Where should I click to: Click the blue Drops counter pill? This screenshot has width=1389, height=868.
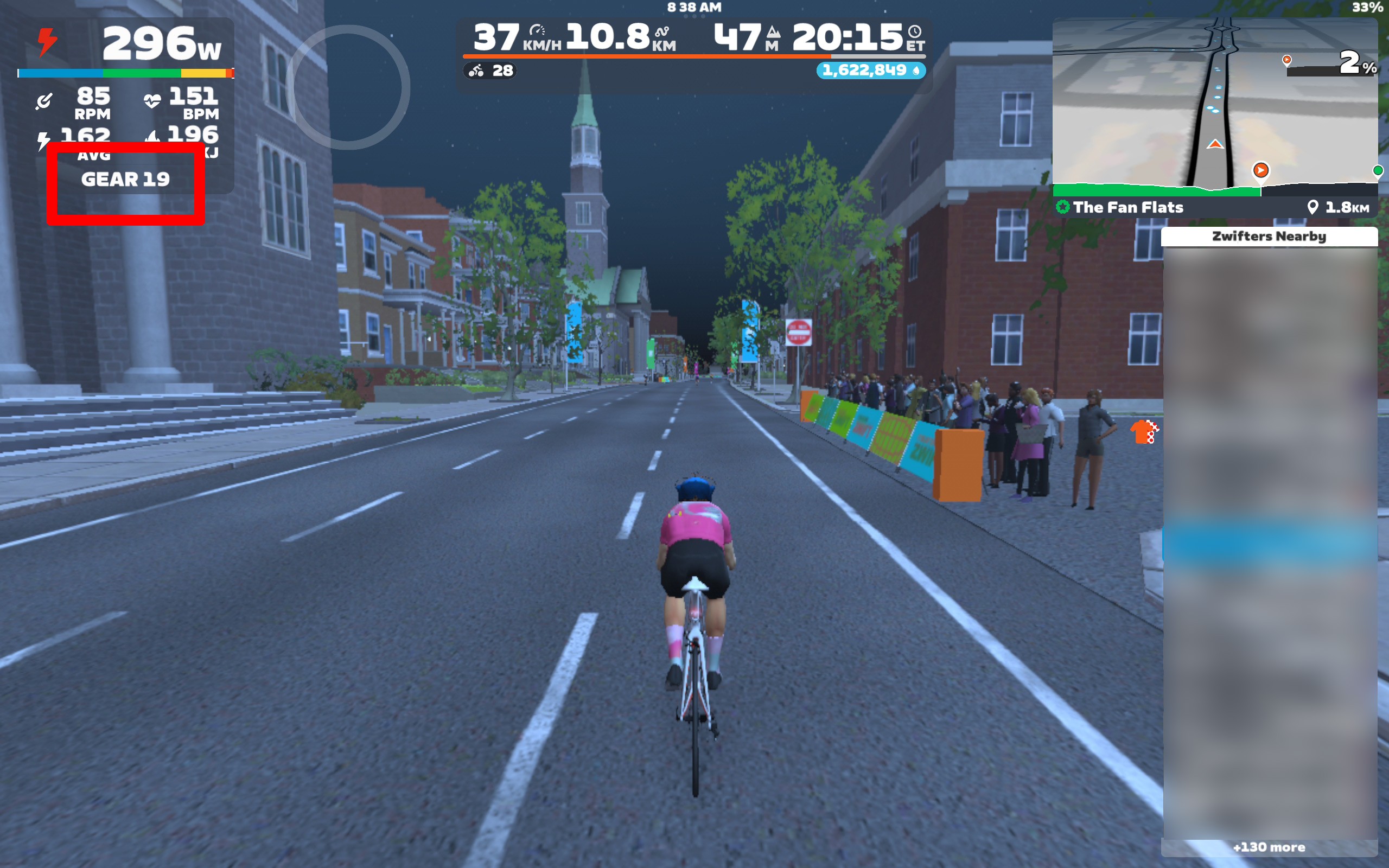870,71
